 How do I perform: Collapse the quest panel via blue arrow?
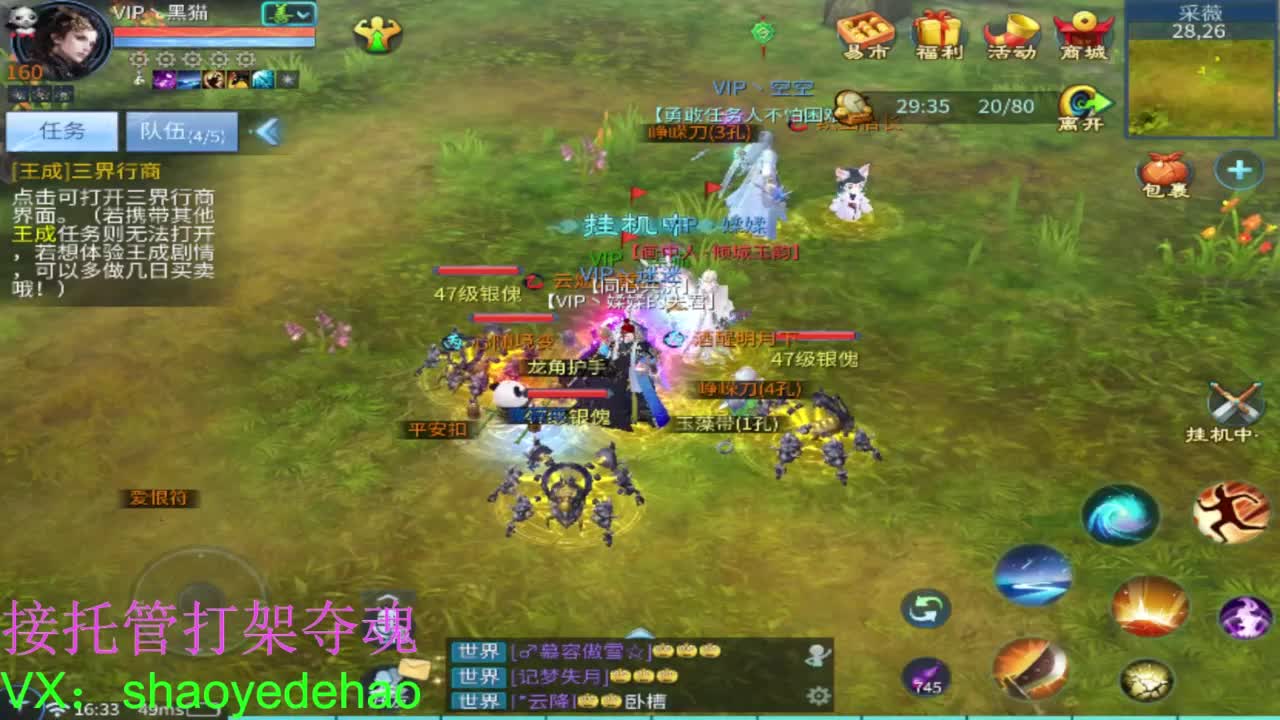click(270, 130)
